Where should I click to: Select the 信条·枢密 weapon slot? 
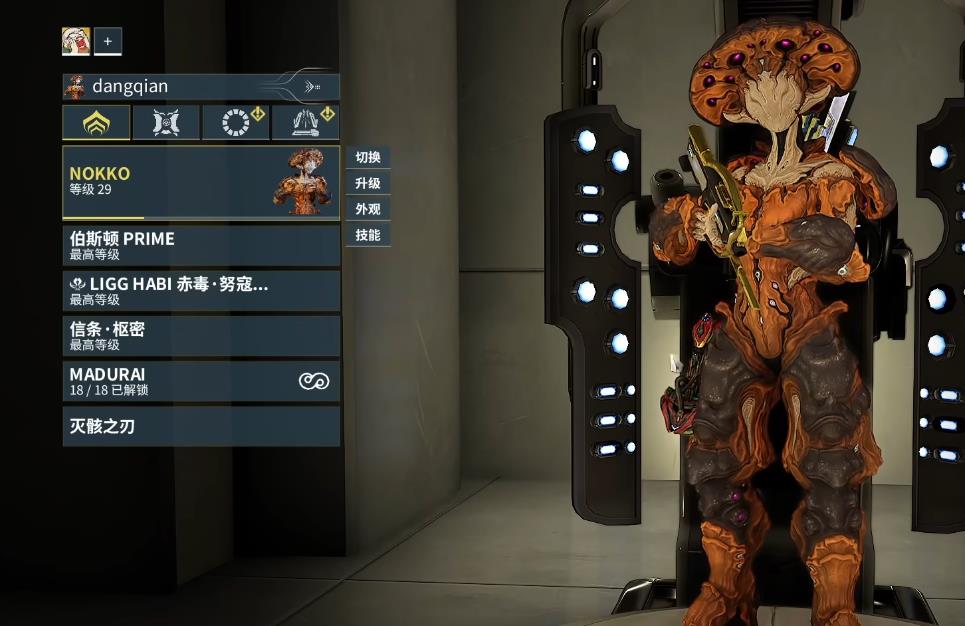pyautogui.click(x=201, y=336)
